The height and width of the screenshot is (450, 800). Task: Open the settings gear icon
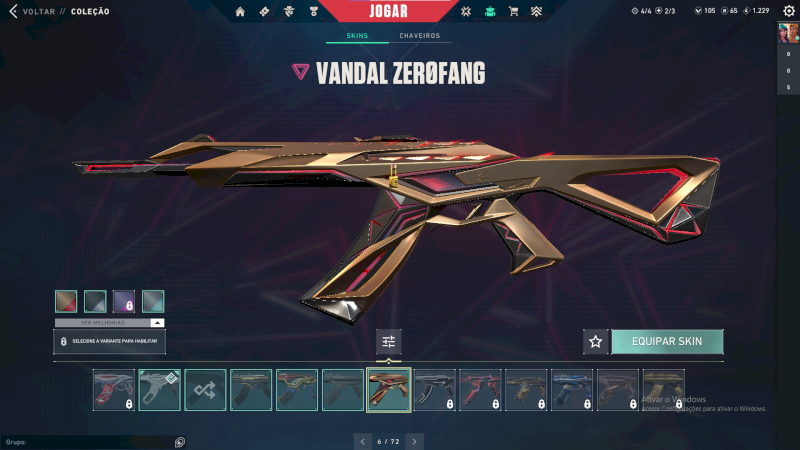789,11
